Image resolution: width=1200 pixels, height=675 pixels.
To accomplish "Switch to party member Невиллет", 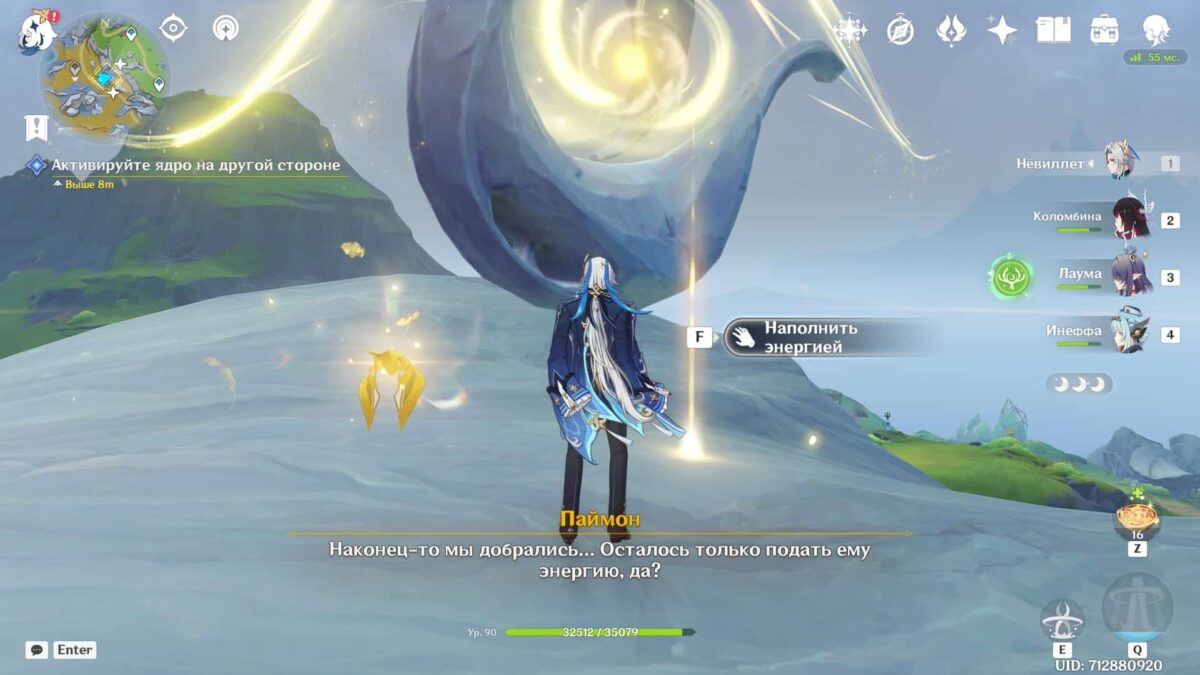I will click(1118, 162).
